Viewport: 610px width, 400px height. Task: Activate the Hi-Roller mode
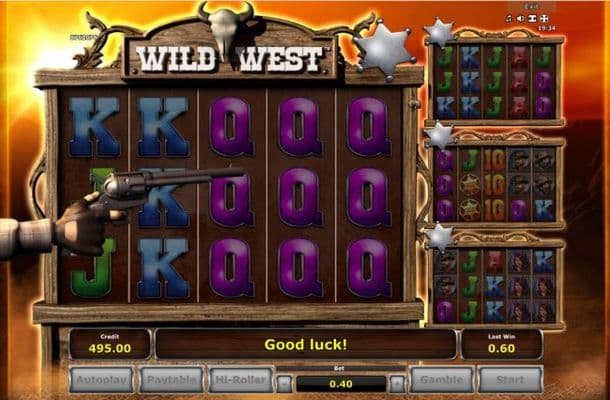(239, 380)
